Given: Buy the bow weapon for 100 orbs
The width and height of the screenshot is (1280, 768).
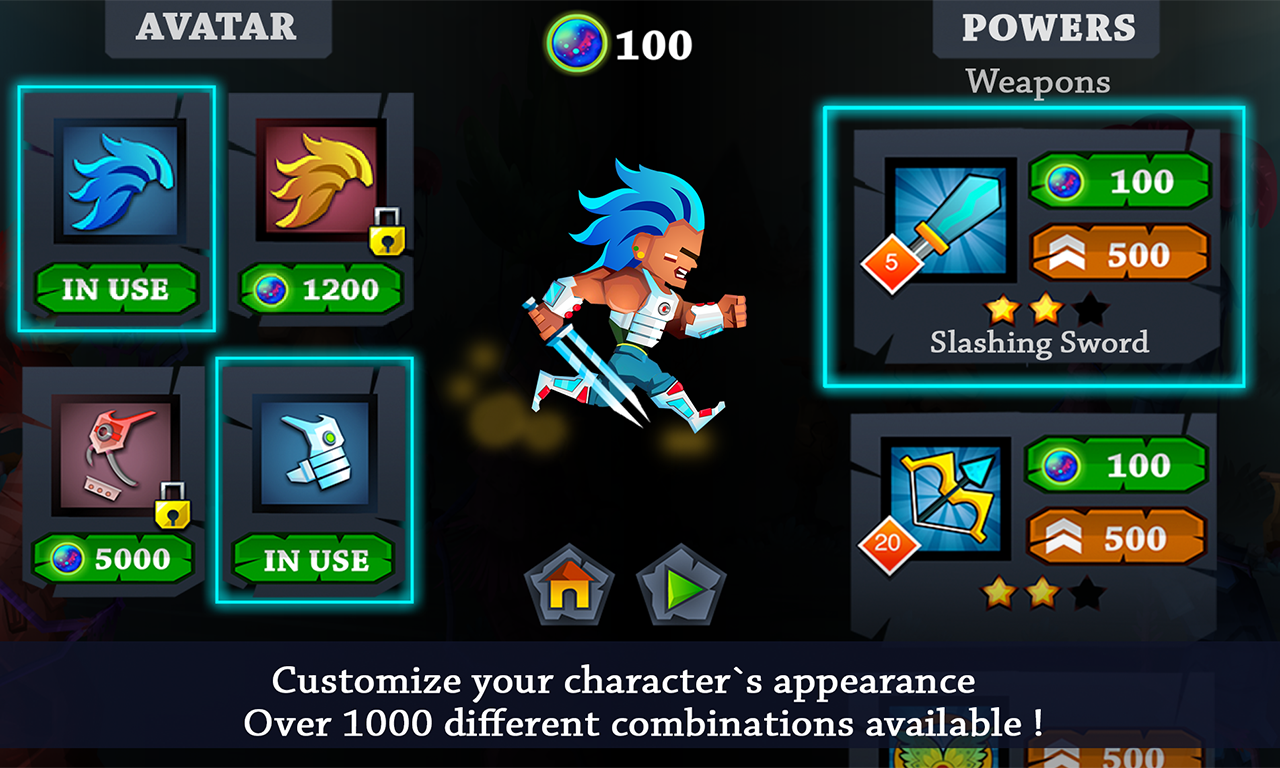Looking at the screenshot, I should pyautogui.click(x=1117, y=466).
